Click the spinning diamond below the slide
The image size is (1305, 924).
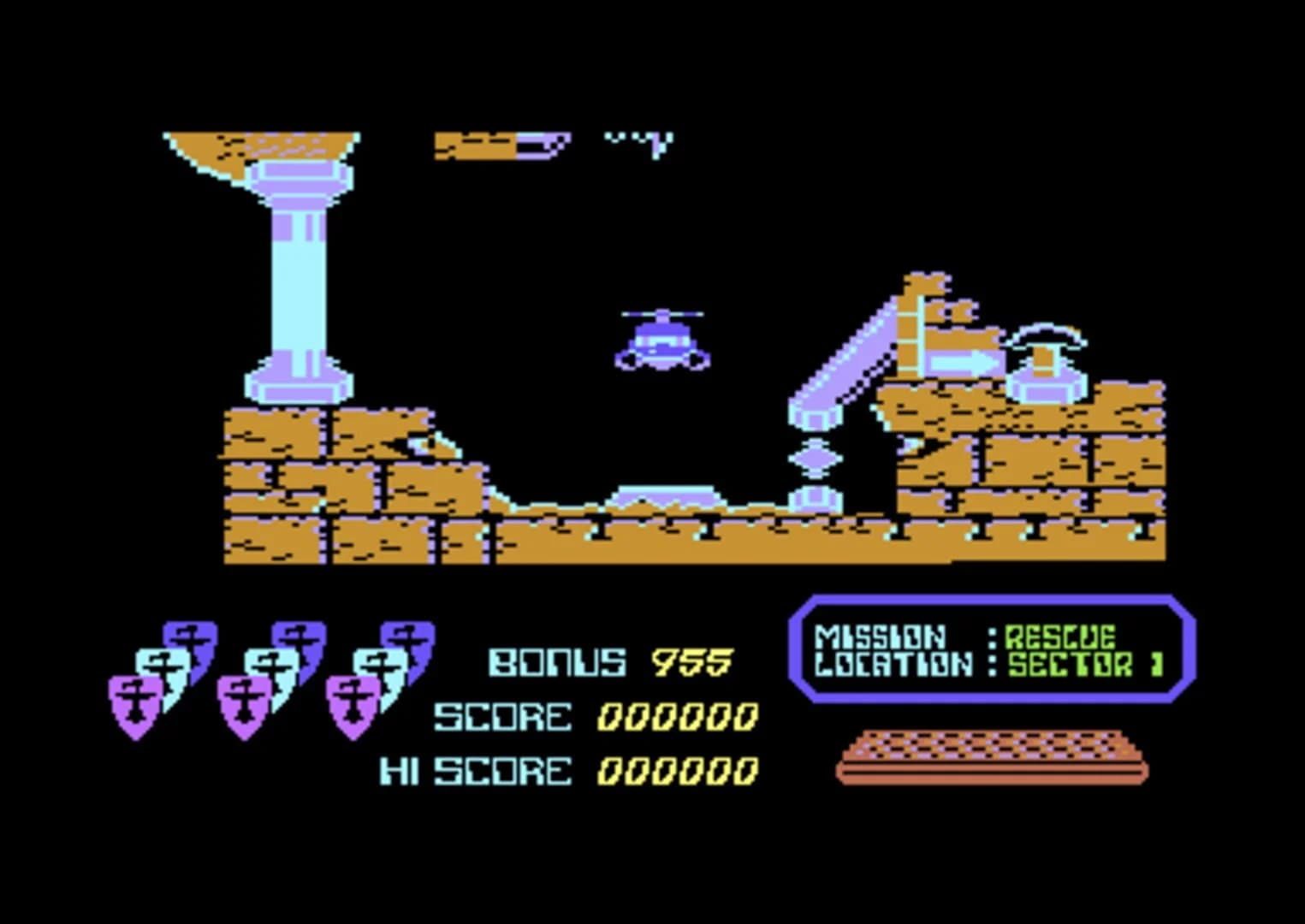(817, 459)
